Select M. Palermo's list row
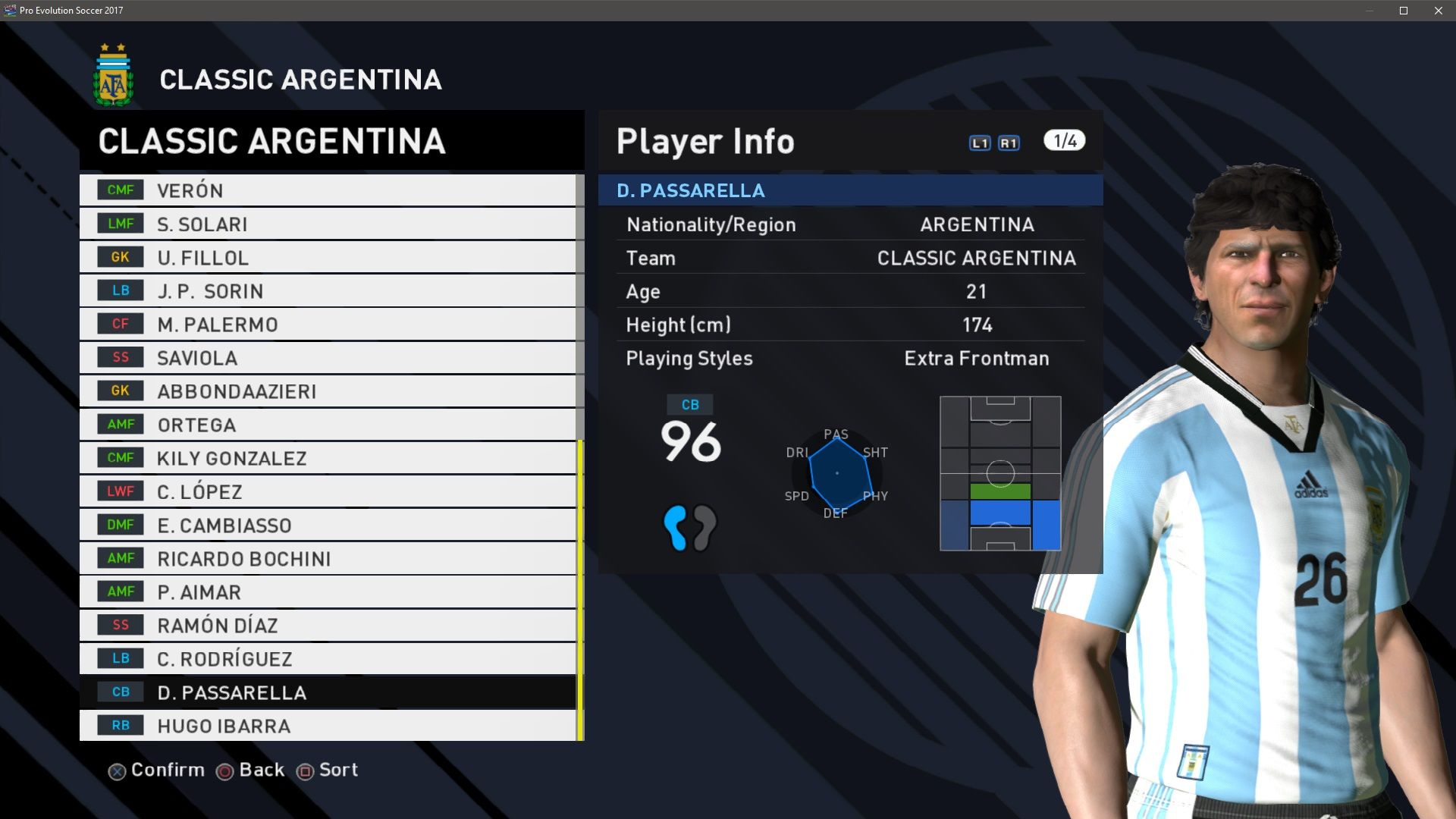 pos(328,324)
